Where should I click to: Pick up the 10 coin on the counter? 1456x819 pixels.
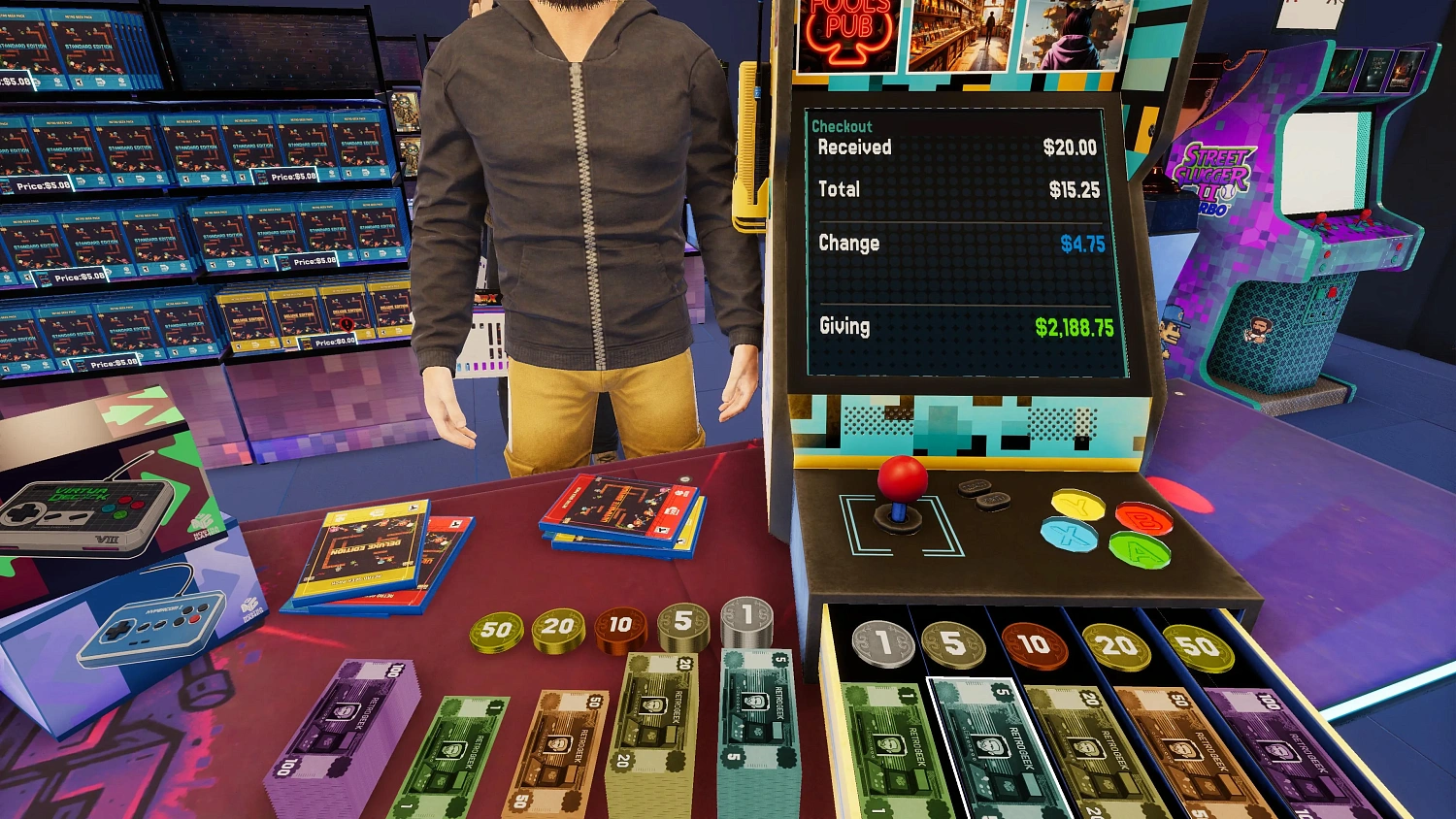[x=621, y=624]
